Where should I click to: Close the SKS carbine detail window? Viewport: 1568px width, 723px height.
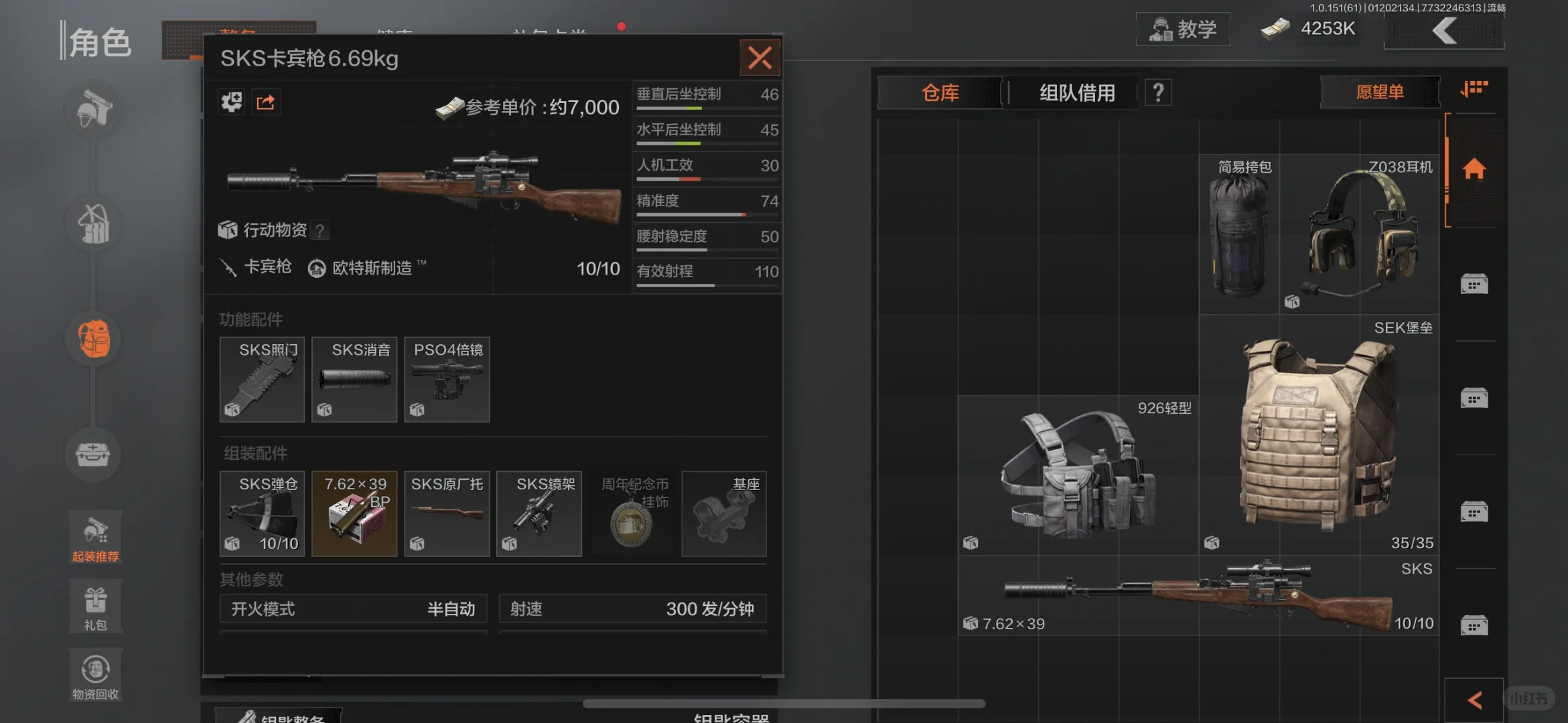tap(760, 58)
